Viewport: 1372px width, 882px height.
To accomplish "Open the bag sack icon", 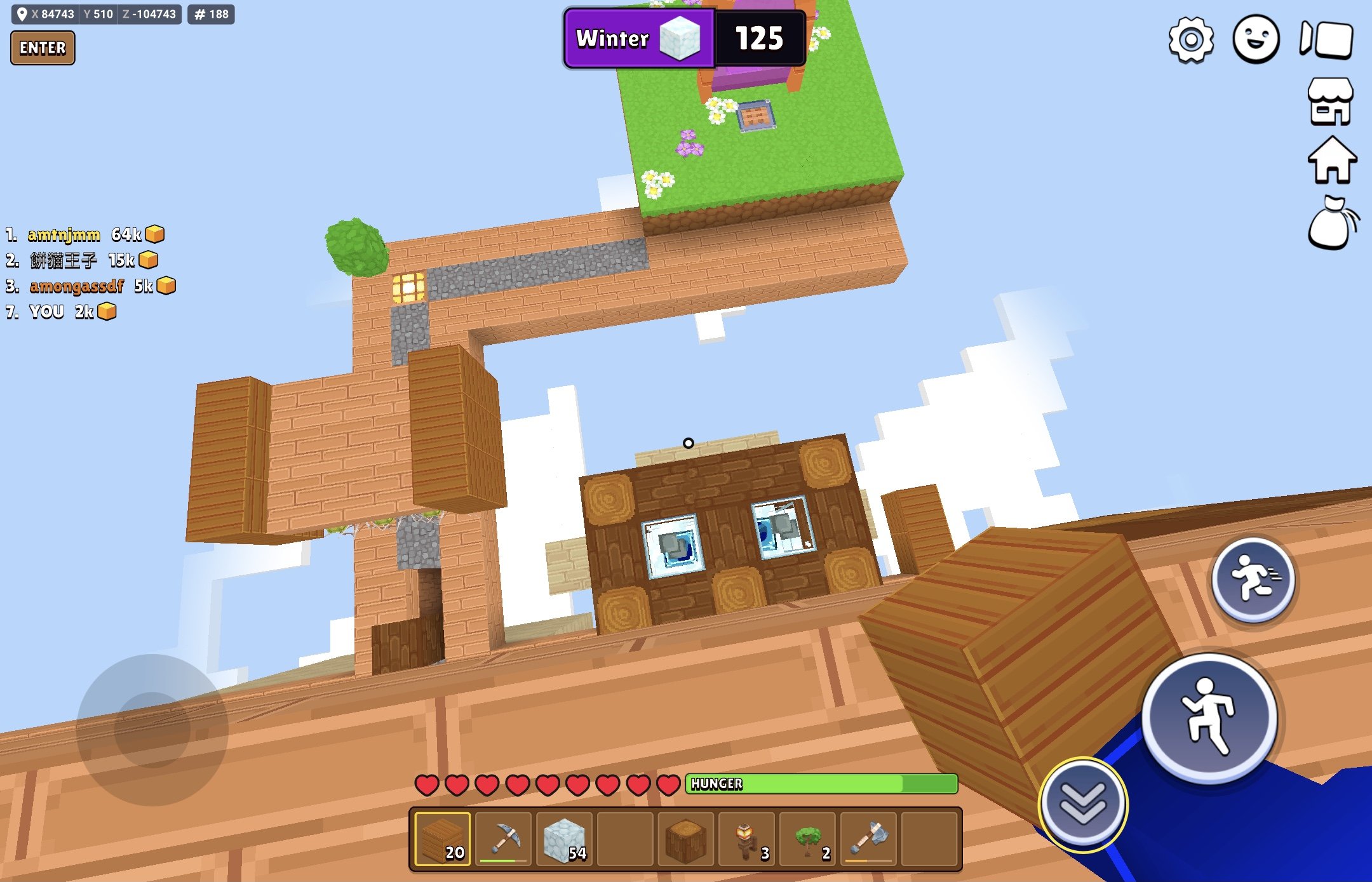I will click(1331, 224).
